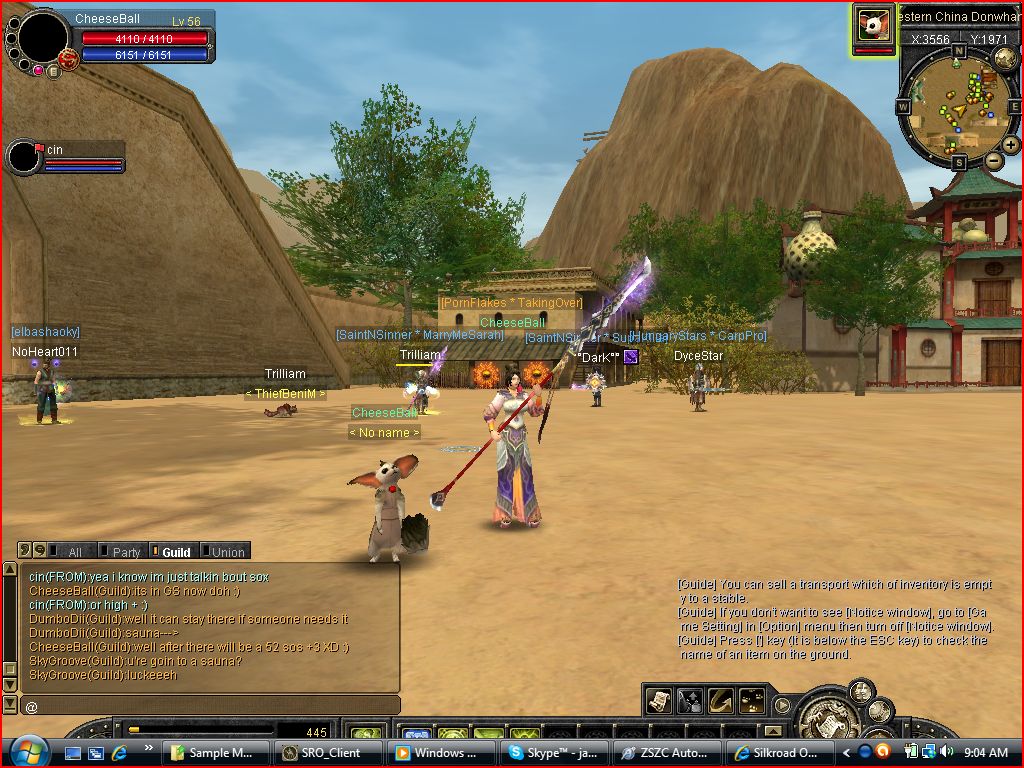Expand the action bar with arrow button

782,705
